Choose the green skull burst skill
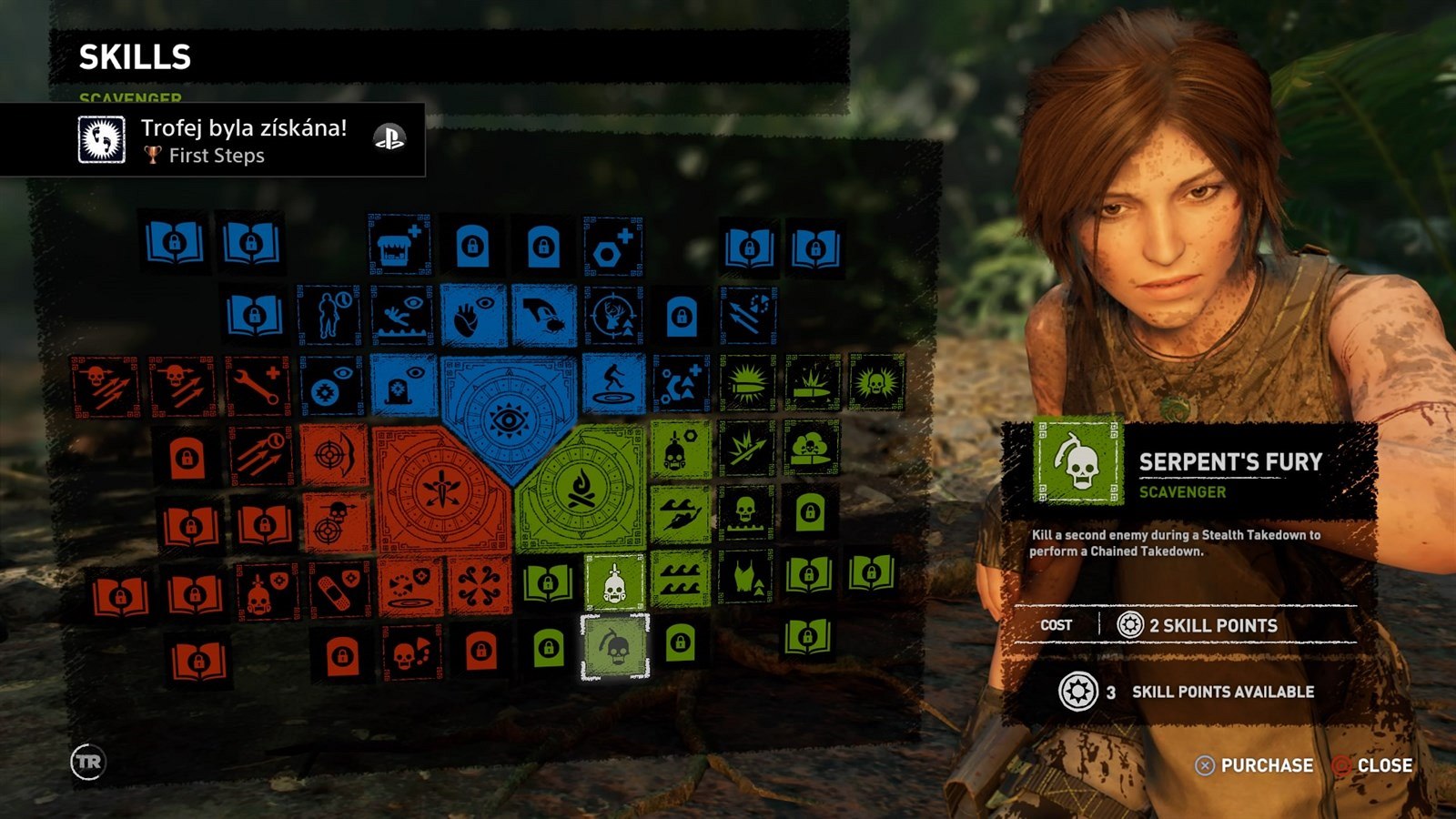Image resolution: width=1456 pixels, height=819 pixels. coord(875,382)
